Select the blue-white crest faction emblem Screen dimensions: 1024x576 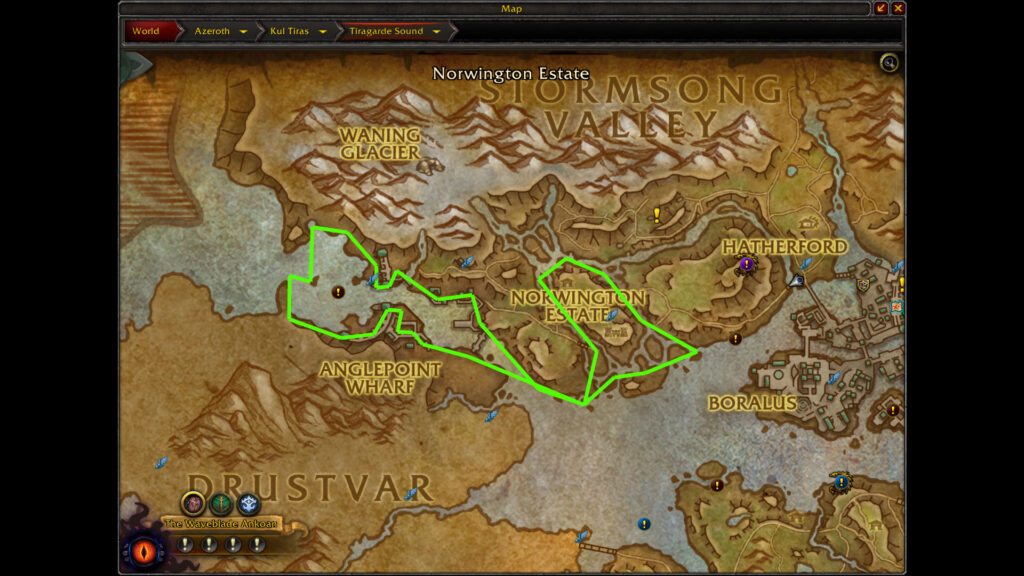click(249, 503)
